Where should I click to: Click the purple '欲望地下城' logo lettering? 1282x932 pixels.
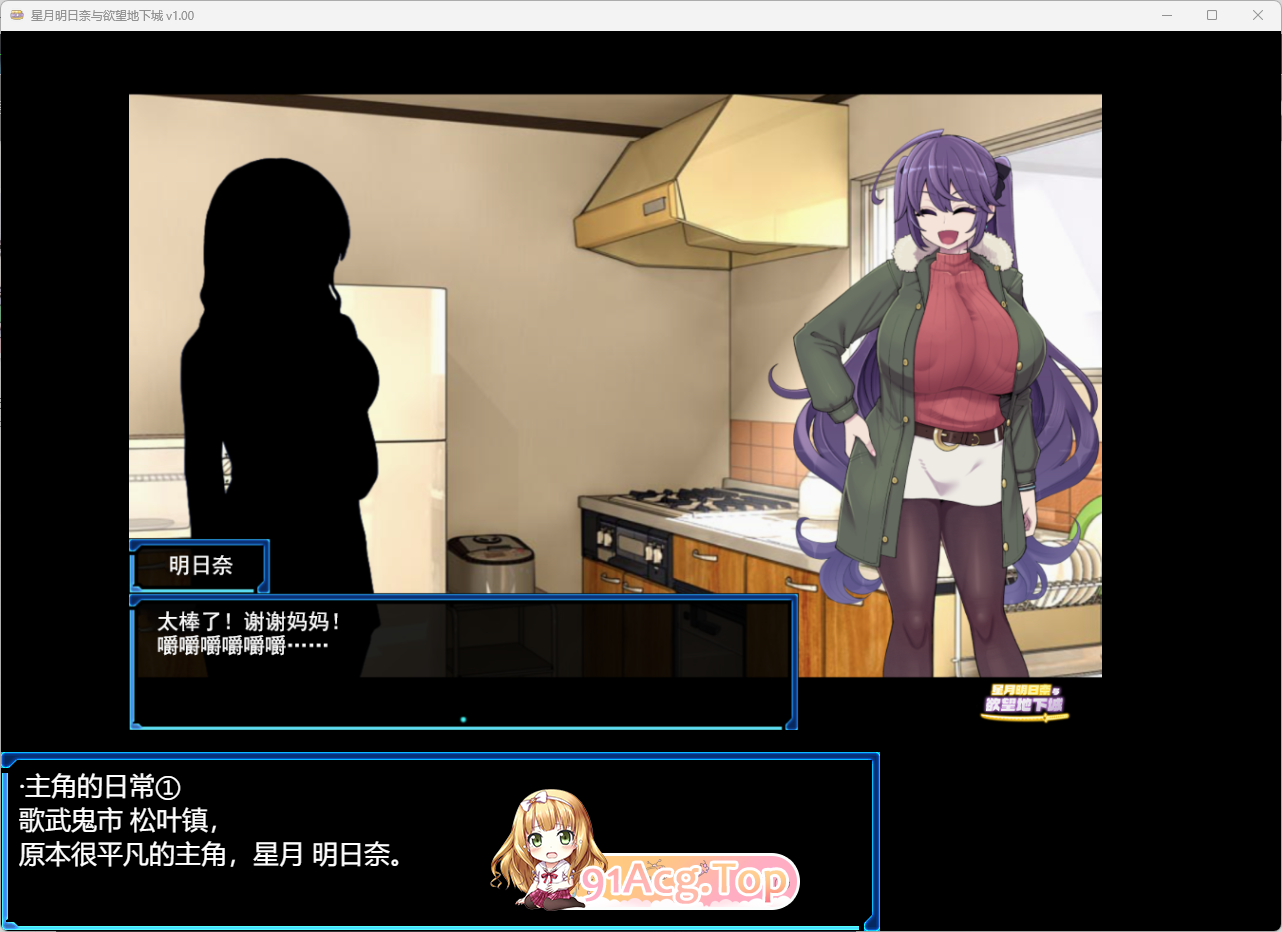coord(1024,703)
